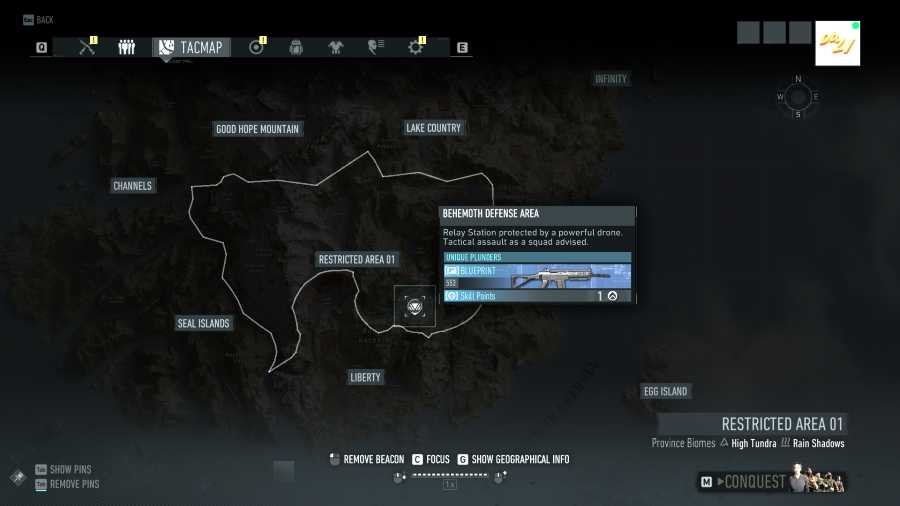The height and width of the screenshot is (506, 900).
Task: Switch to the squad members tab
Action: tap(126, 47)
